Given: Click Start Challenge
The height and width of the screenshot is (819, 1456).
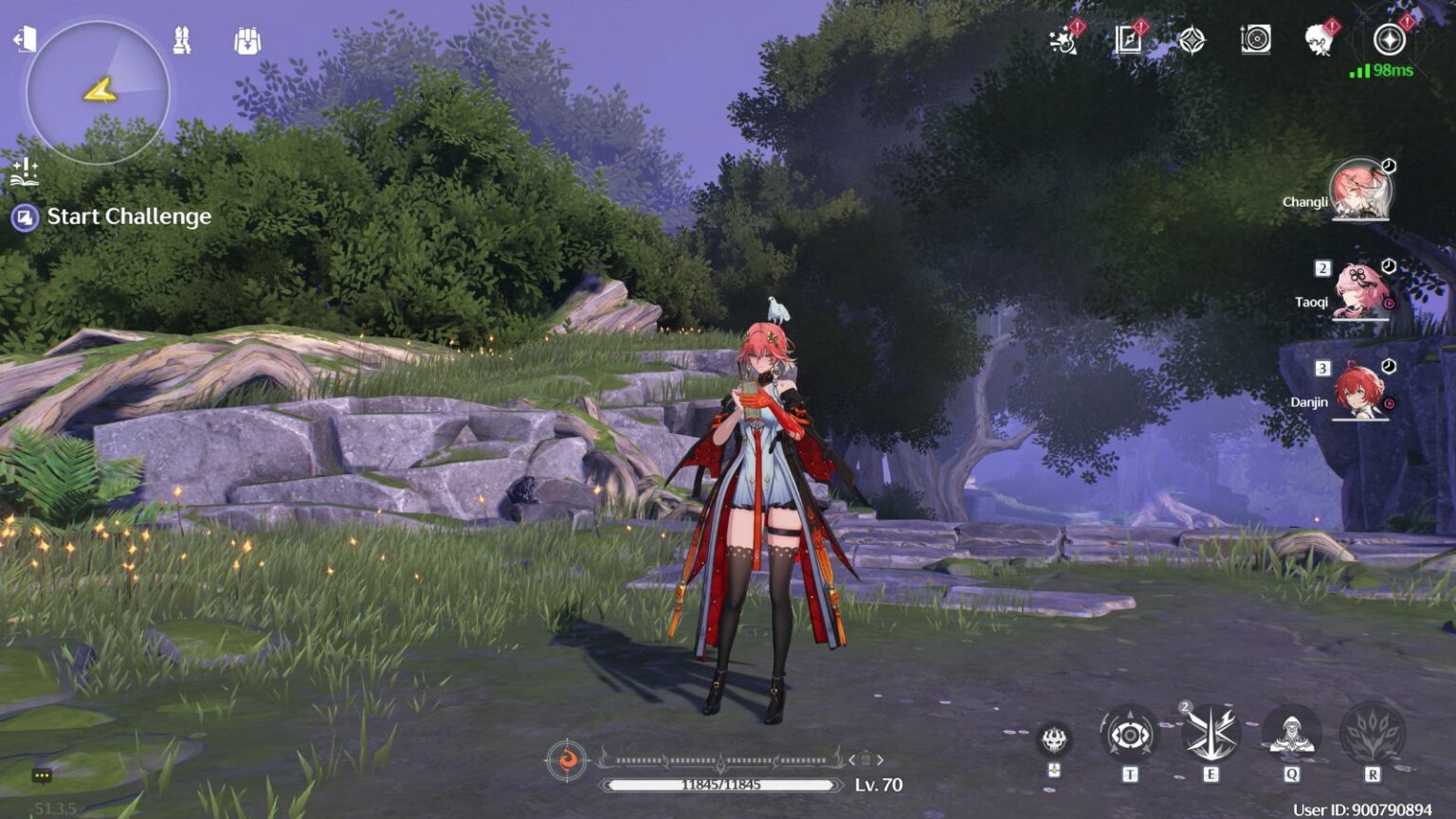Looking at the screenshot, I should click(x=129, y=217).
